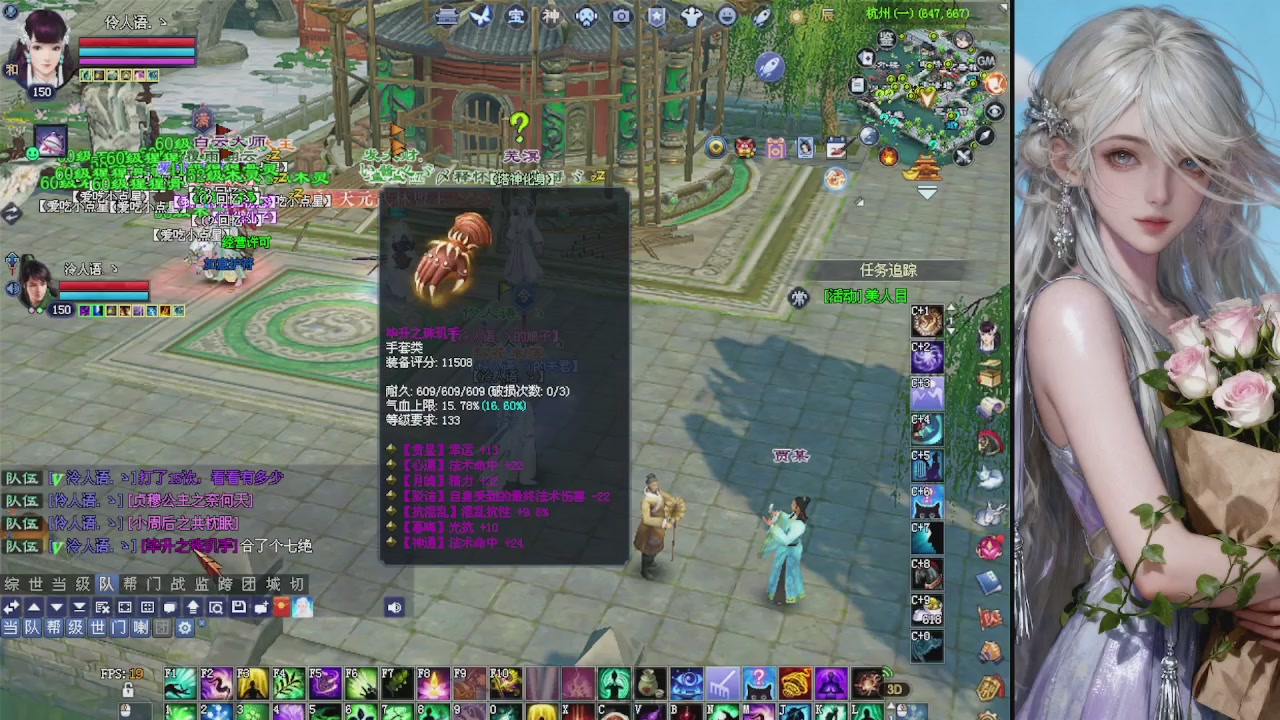This screenshot has width=1280, height=720.
Task: Click the C+1 item thumbnail in right sidebar
Action: 927,322
